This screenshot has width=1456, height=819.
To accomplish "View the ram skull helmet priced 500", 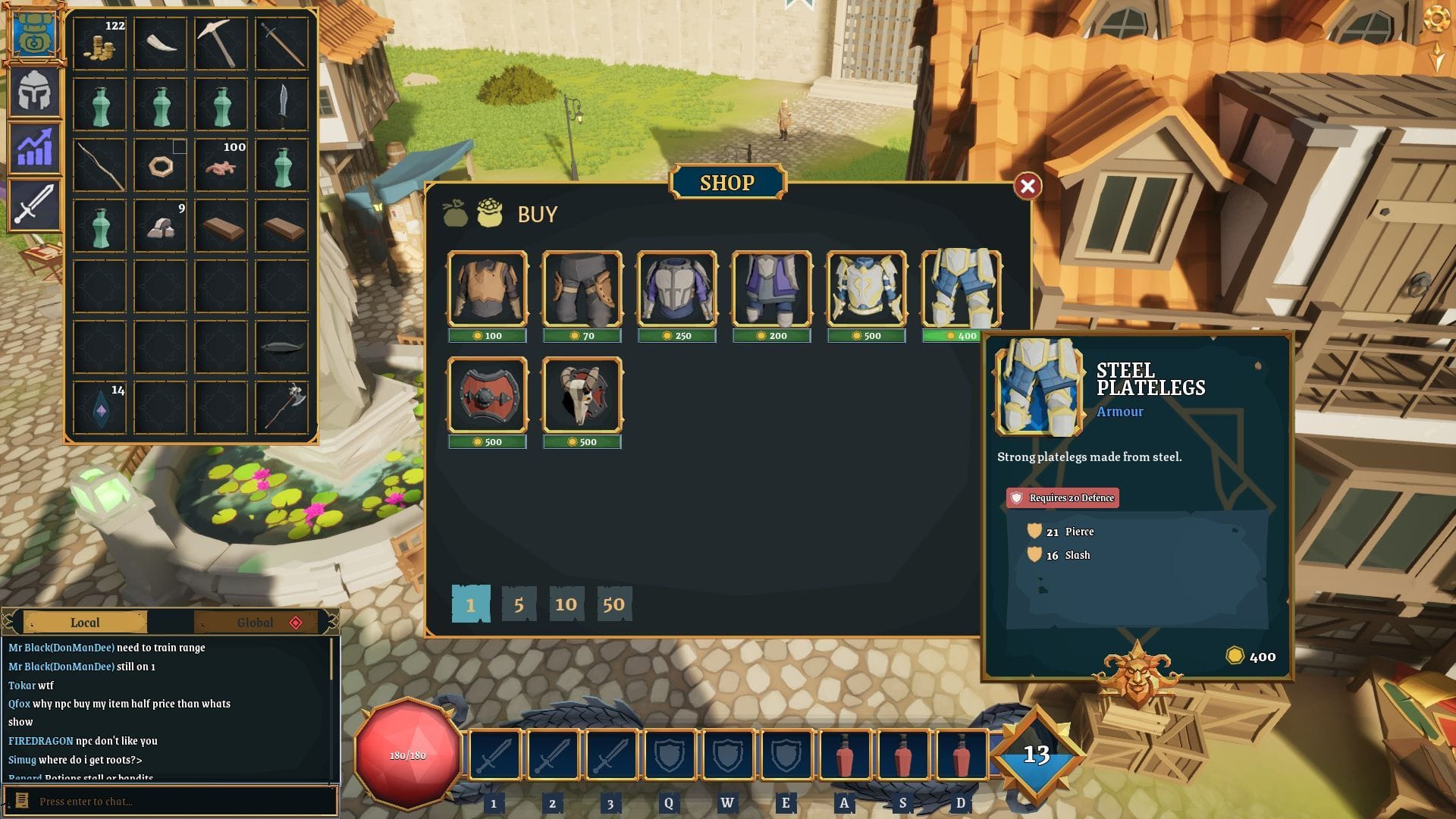I will [582, 394].
